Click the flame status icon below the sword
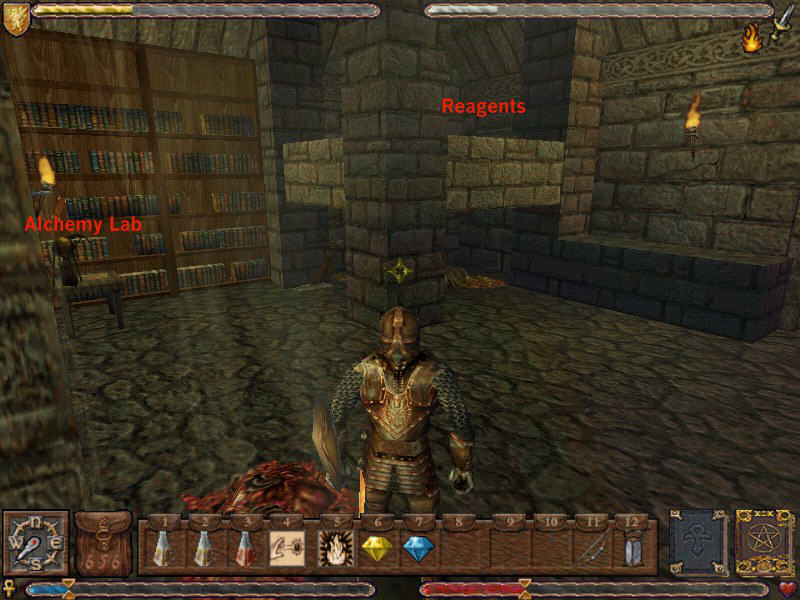The image size is (800, 600). (752, 39)
